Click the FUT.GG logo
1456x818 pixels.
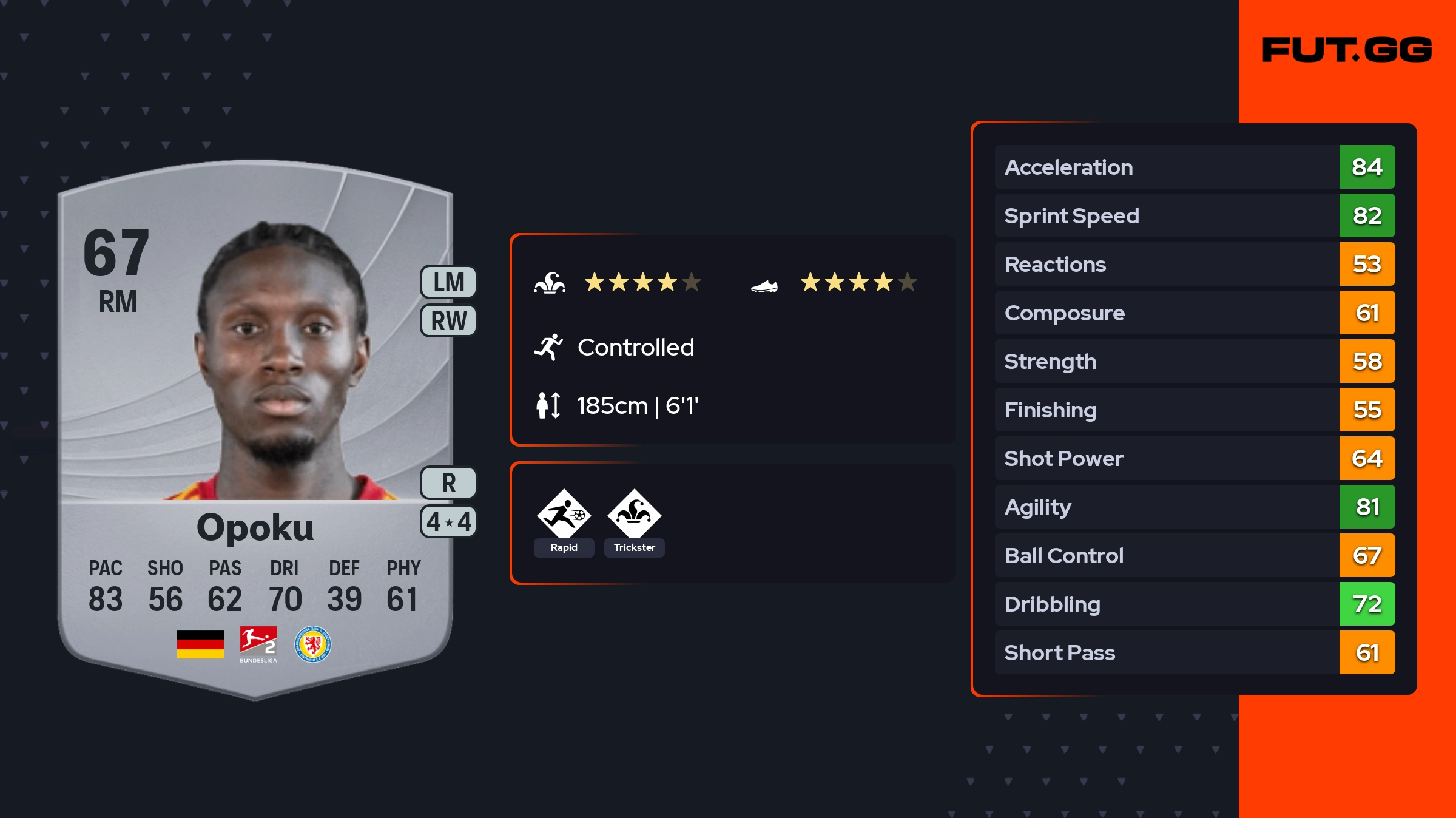1347,50
